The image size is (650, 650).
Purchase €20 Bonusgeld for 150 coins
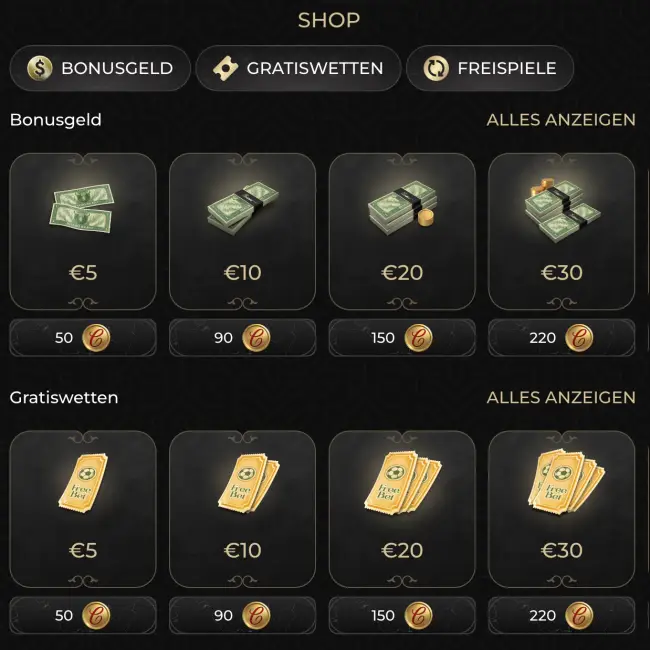[x=402, y=338]
